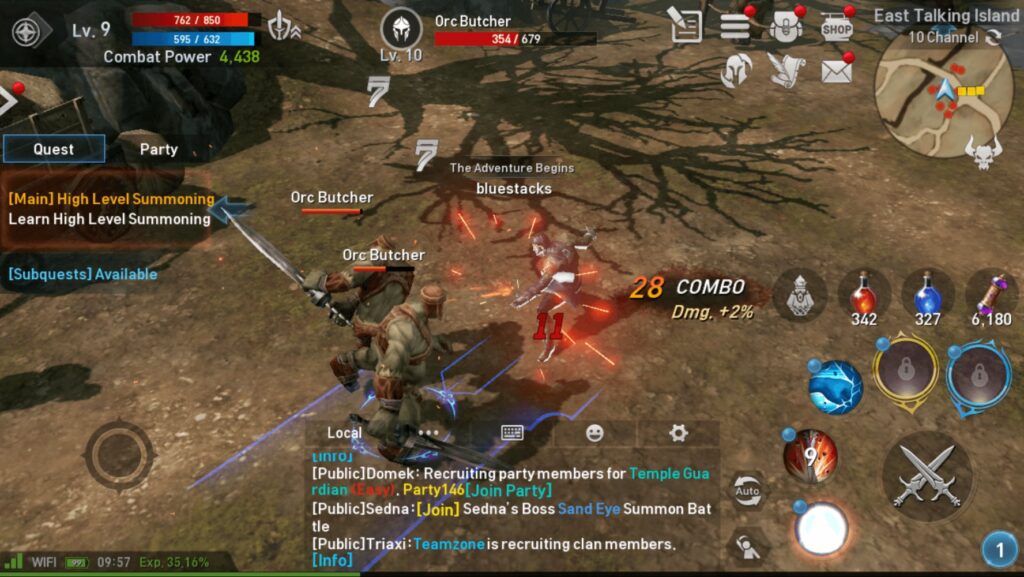Open the quill and scroll icon
Image resolution: width=1024 pixels, height=577 pixels.
click(x=786, y=71)
